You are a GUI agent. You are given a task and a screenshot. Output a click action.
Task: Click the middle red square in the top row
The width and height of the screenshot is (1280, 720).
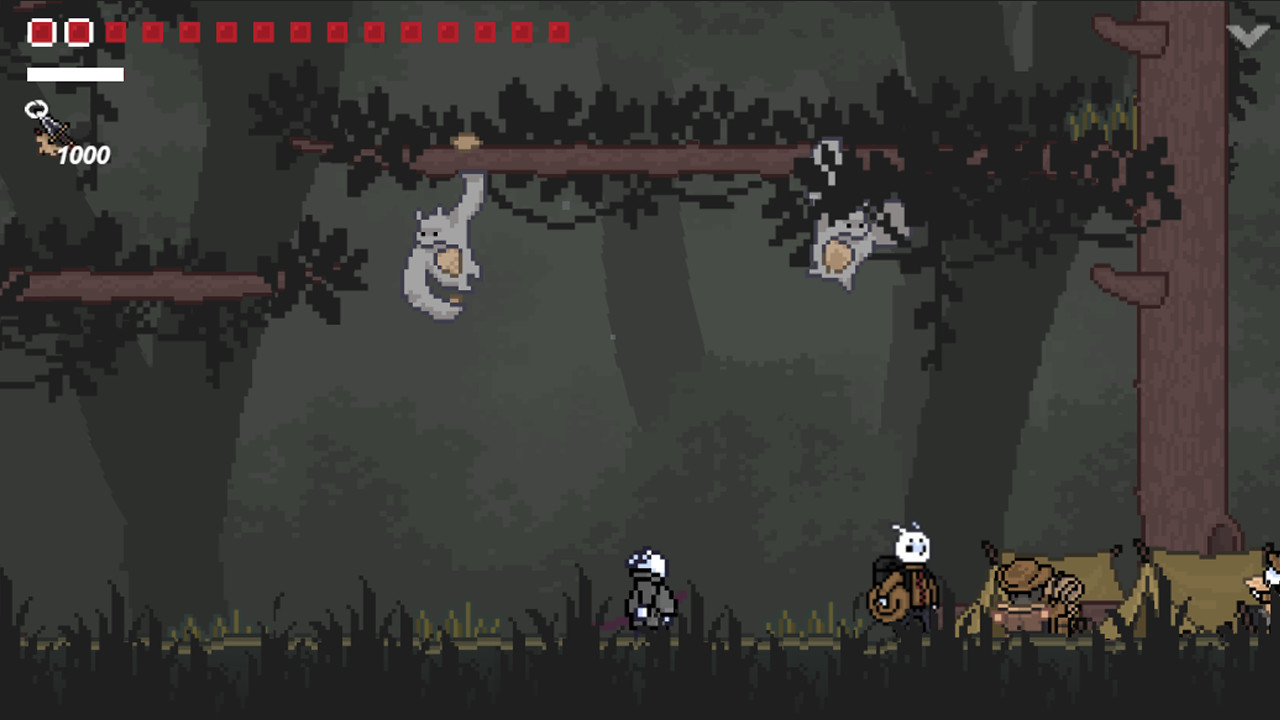tap(300, 32)
